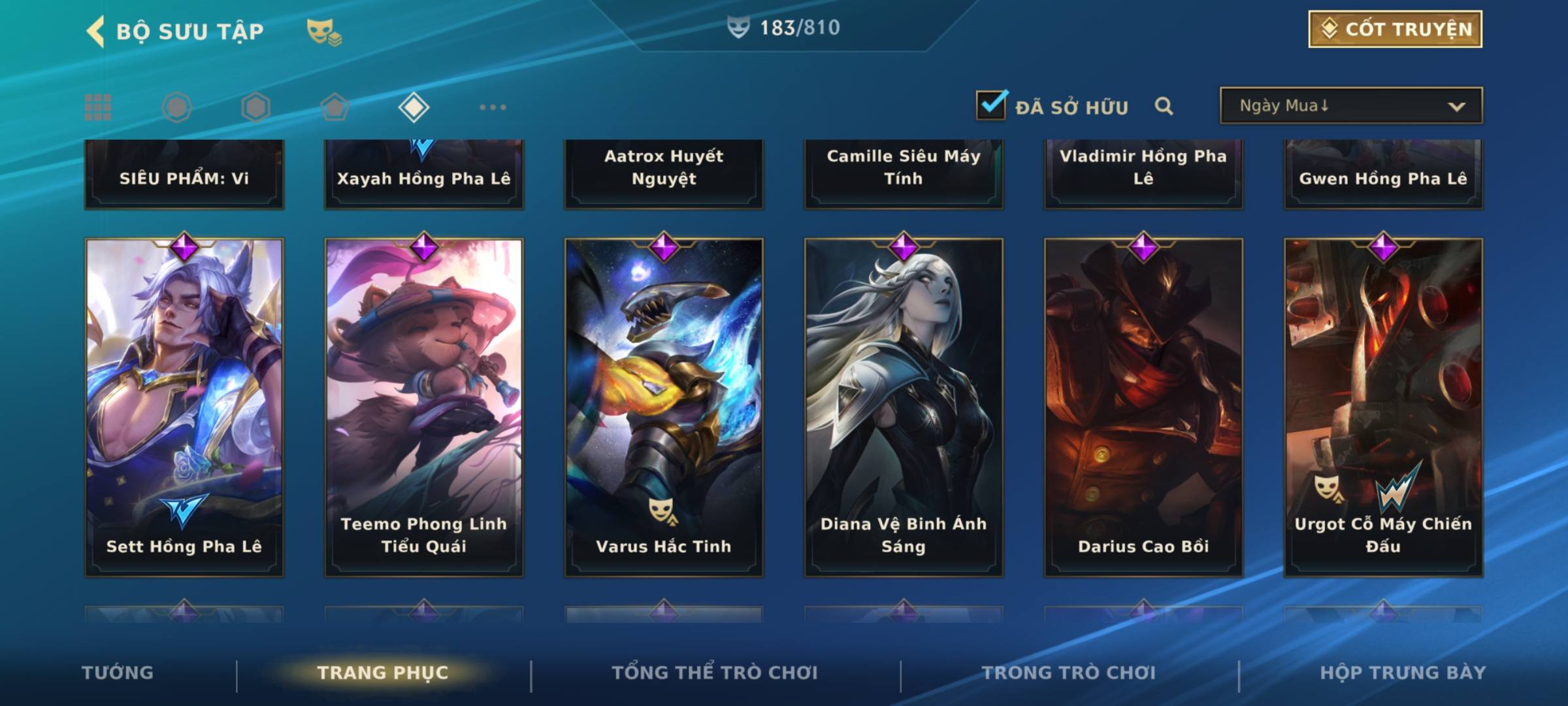Image resolution: width=1568 pixels, height=706 pixels.
Task: Click the golden mask with coins icon
Action: click(x=324, y=31)
